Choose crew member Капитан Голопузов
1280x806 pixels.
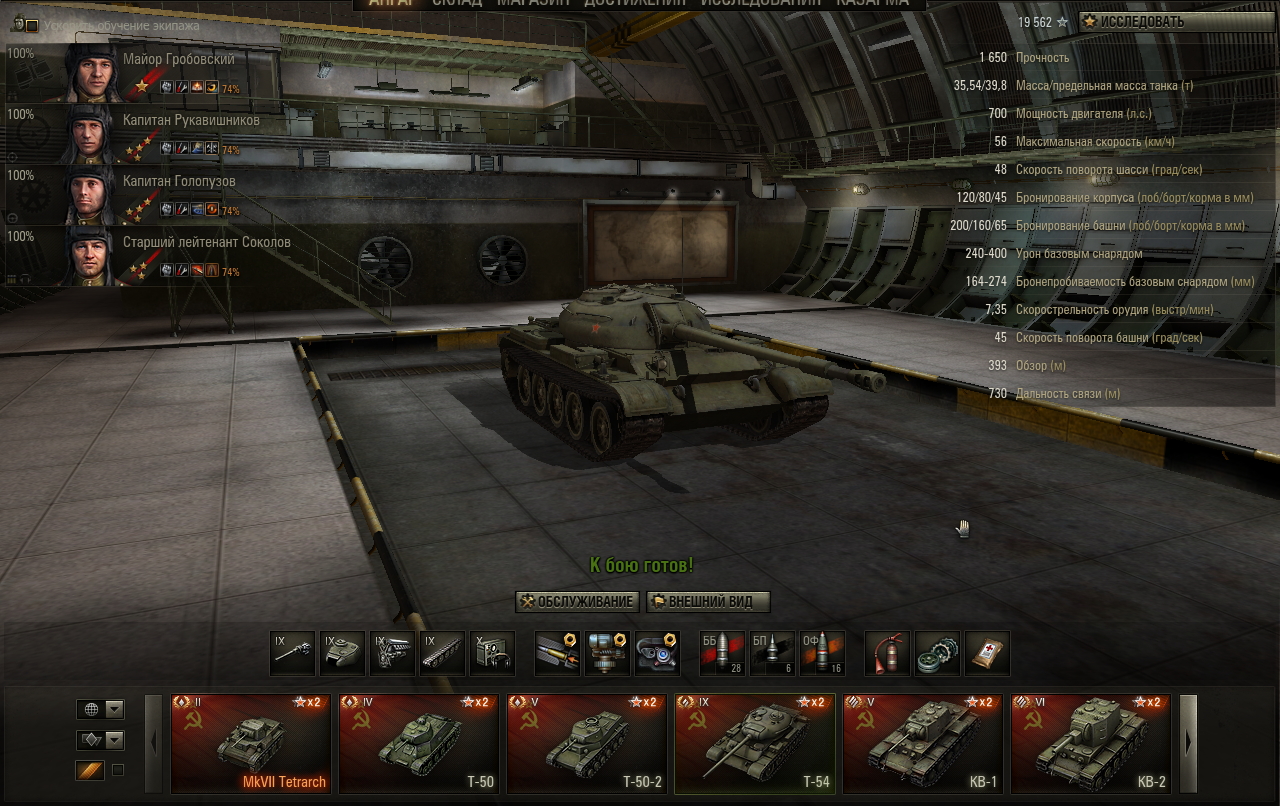click(x=150, y=194)
